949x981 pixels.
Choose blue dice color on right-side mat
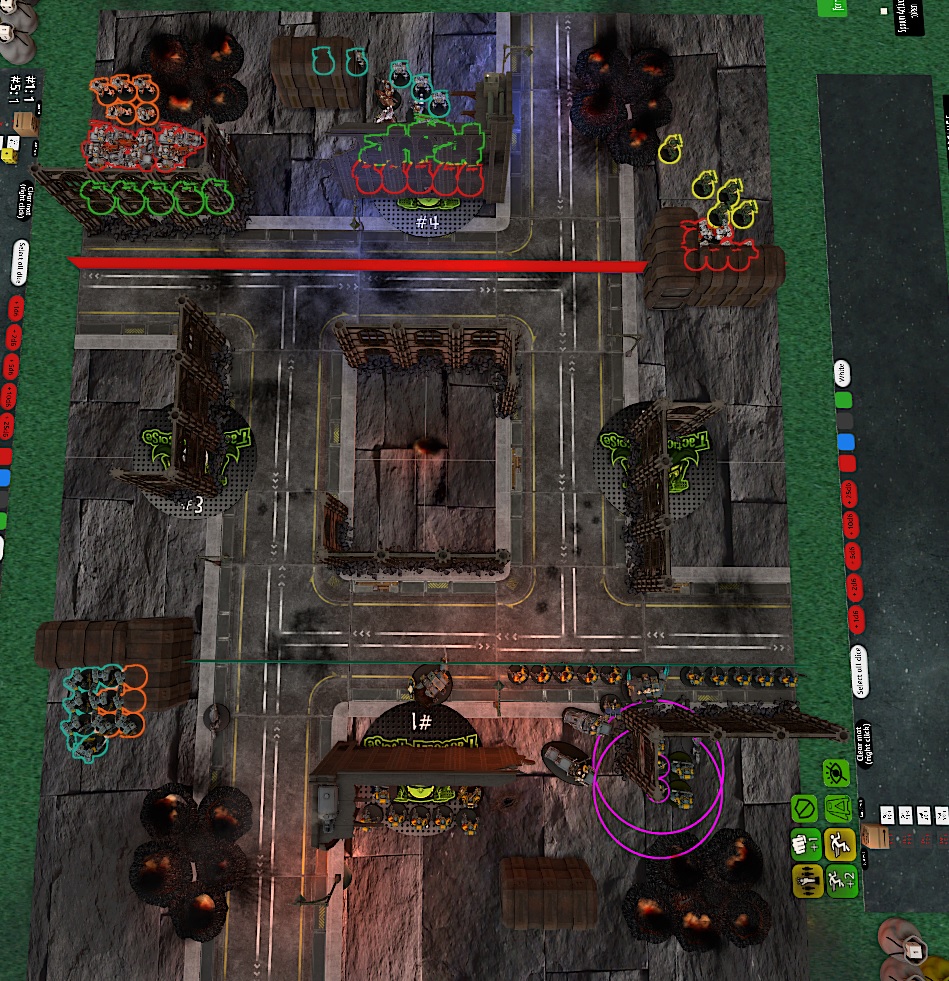pos(845,442)
